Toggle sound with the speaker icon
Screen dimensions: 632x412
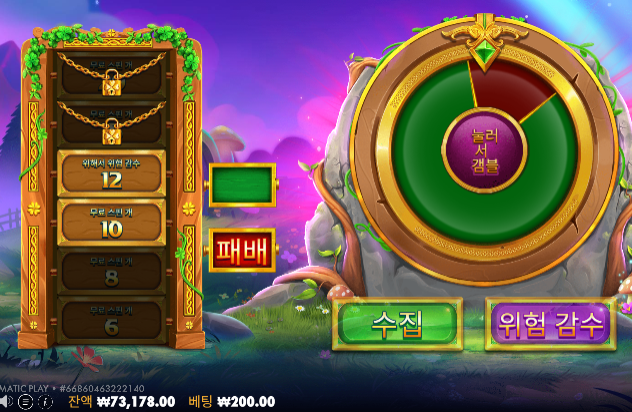point(9,402)
